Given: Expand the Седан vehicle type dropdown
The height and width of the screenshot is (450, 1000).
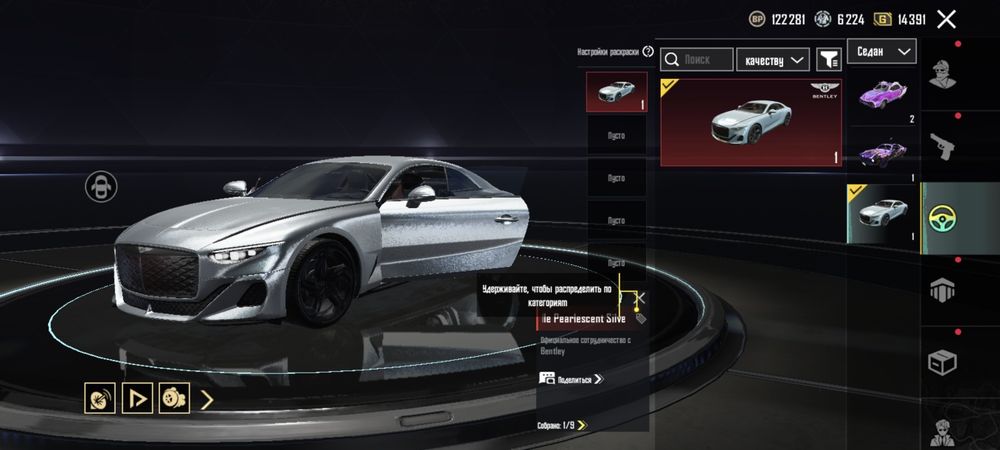Looking at the screenshot, I should tap(882, 50).
